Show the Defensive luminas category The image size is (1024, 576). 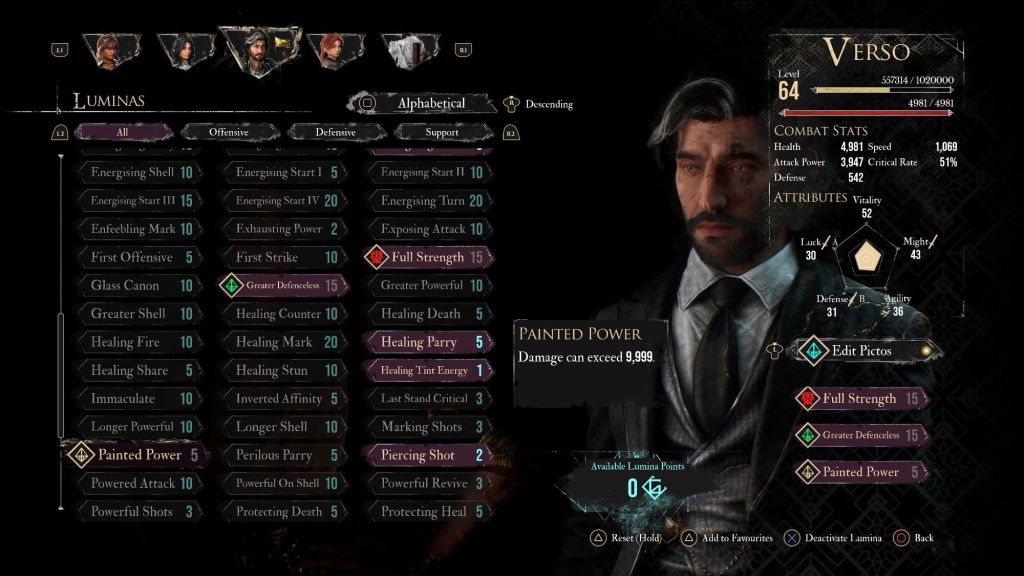pos(335,132)
